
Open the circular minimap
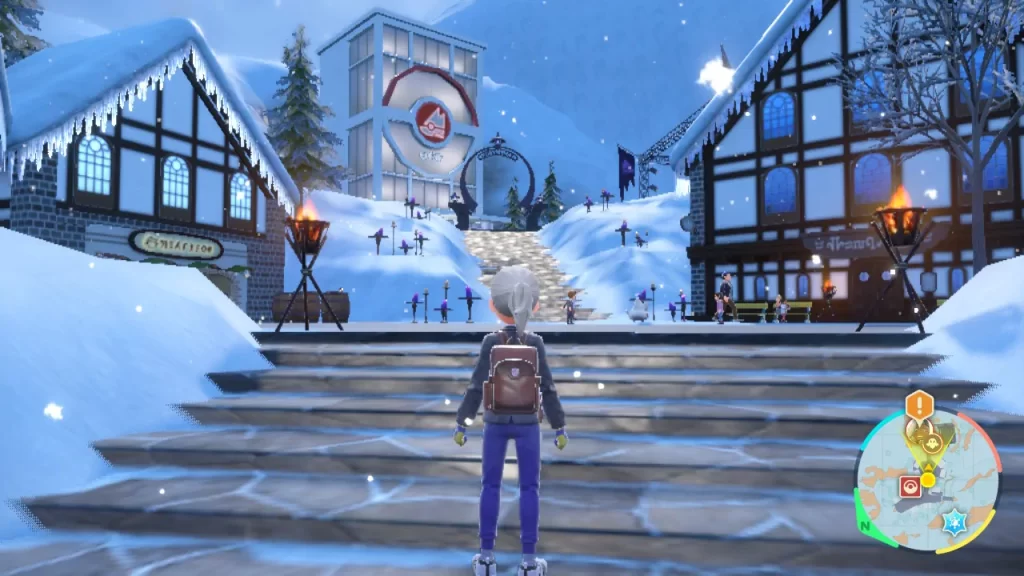pyautogui.click(x=926, y=481)
